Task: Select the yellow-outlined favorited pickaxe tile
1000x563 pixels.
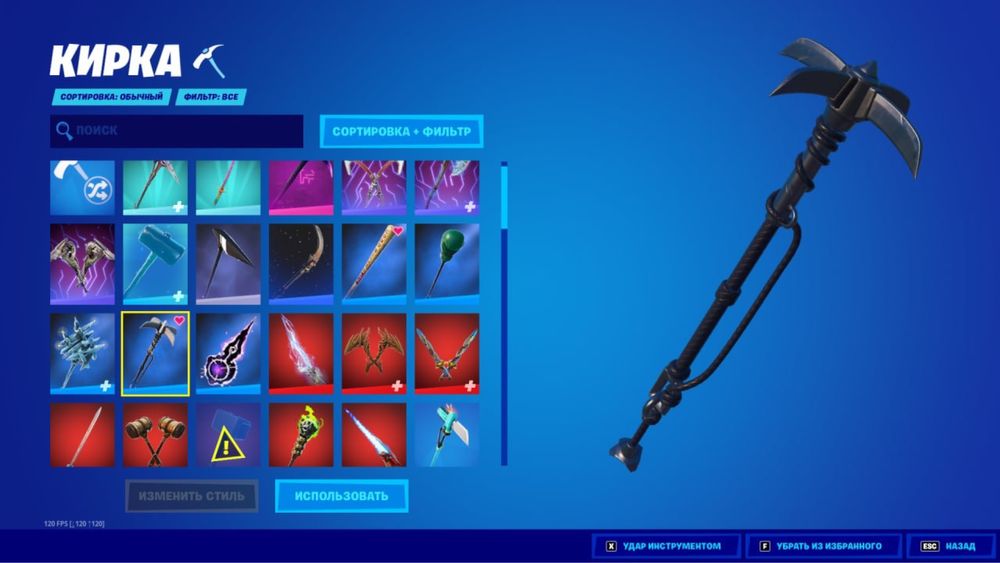Action: tap(155, 353)
